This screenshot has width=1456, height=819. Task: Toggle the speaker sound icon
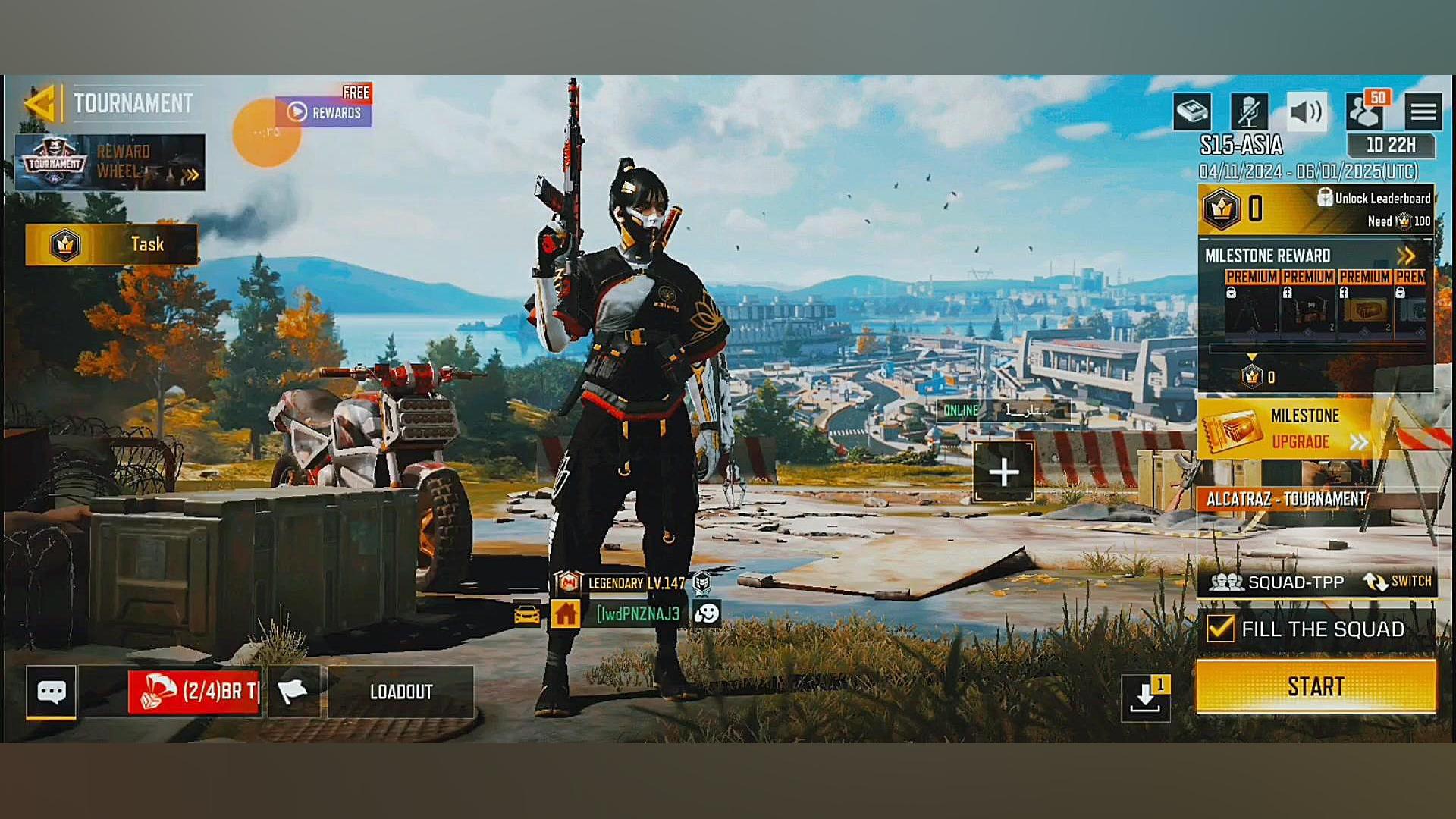coord(1306,112)
